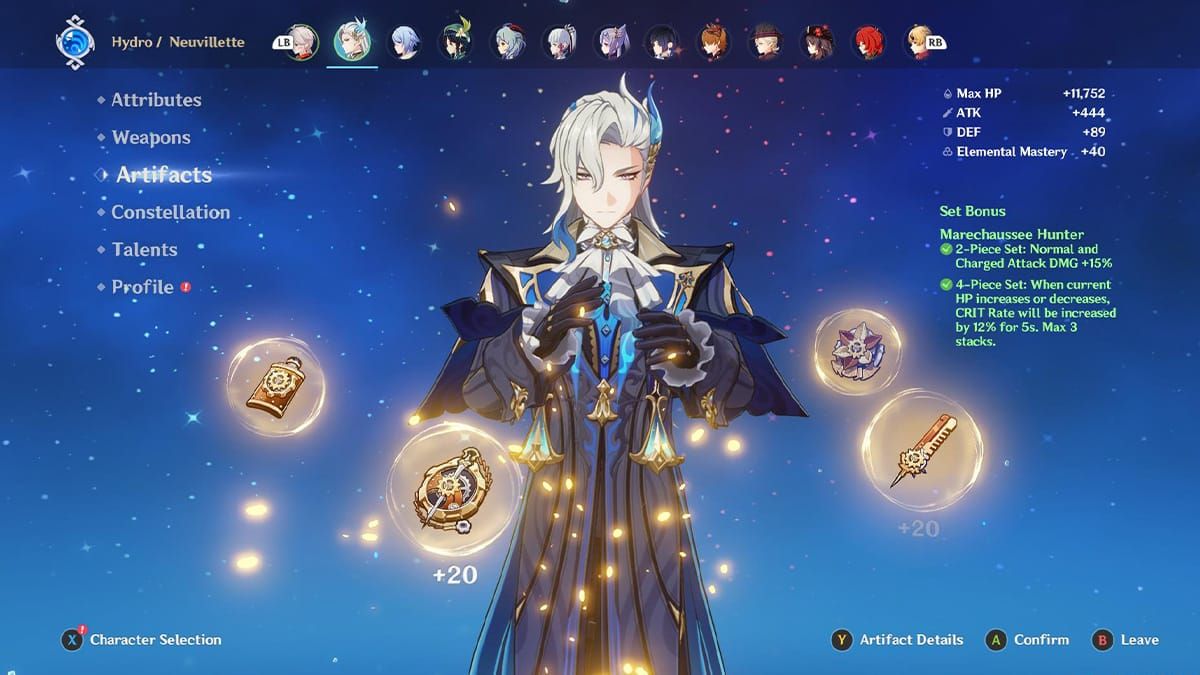The width and height of the screenshot is (1200, 675).
Task: Select the flask-shaped goblet artifact bubble
Action: [275, 386]
